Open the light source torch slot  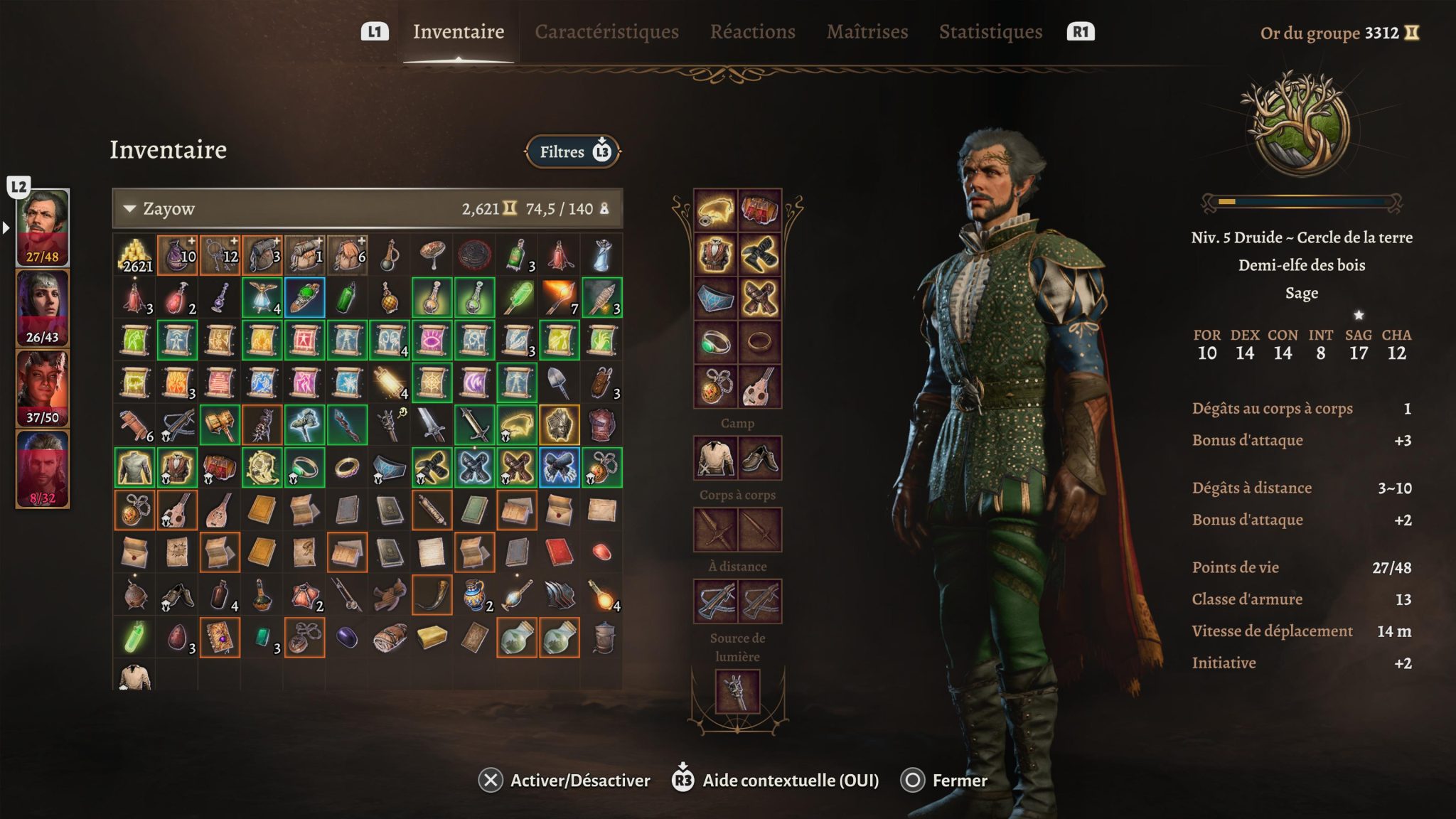point(737,691)
